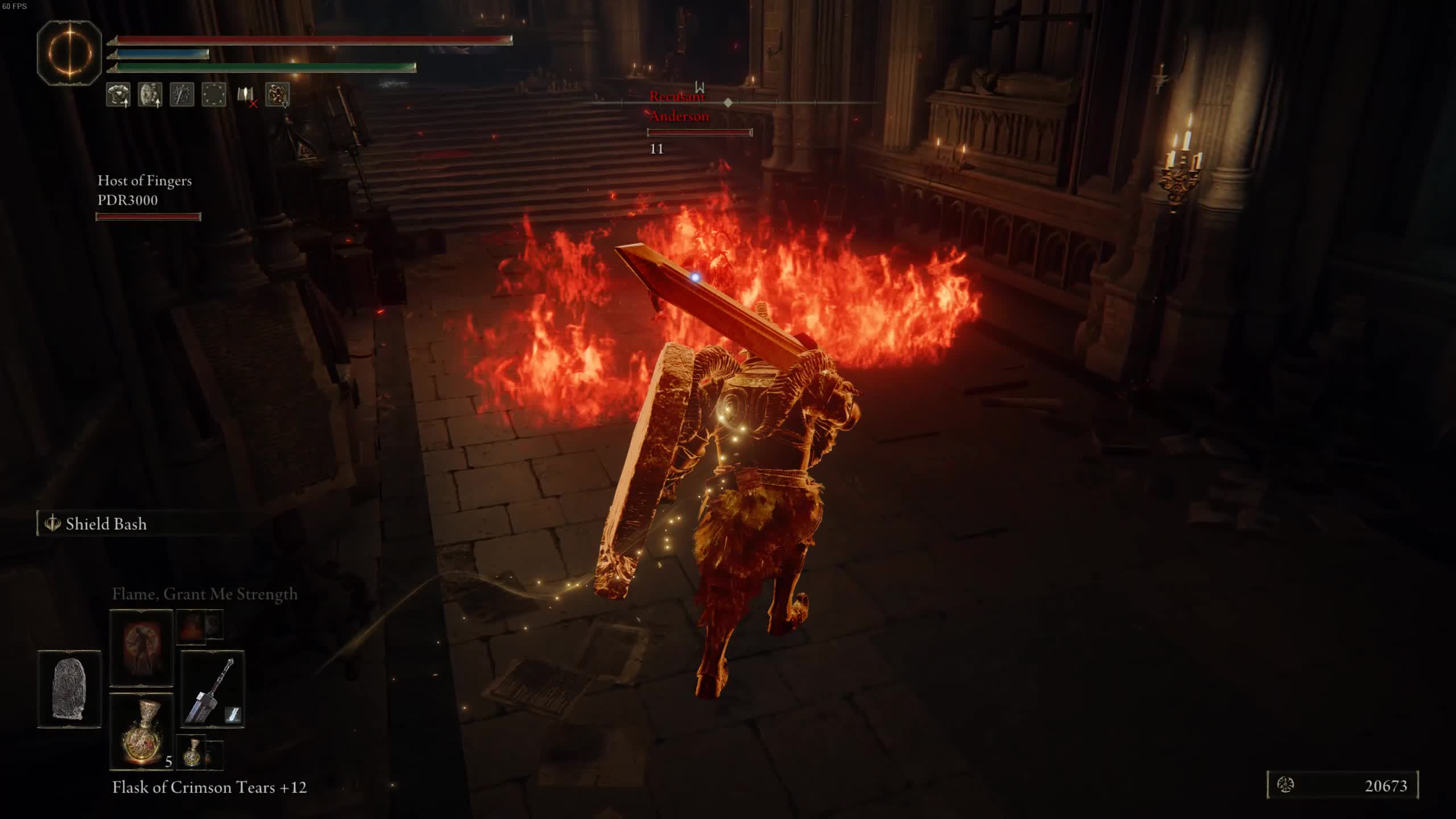Viewport: 1456px width, 819px height.
Task: Click the Host of Fingers PDR3000 nameplate
Action: (145, 191)
